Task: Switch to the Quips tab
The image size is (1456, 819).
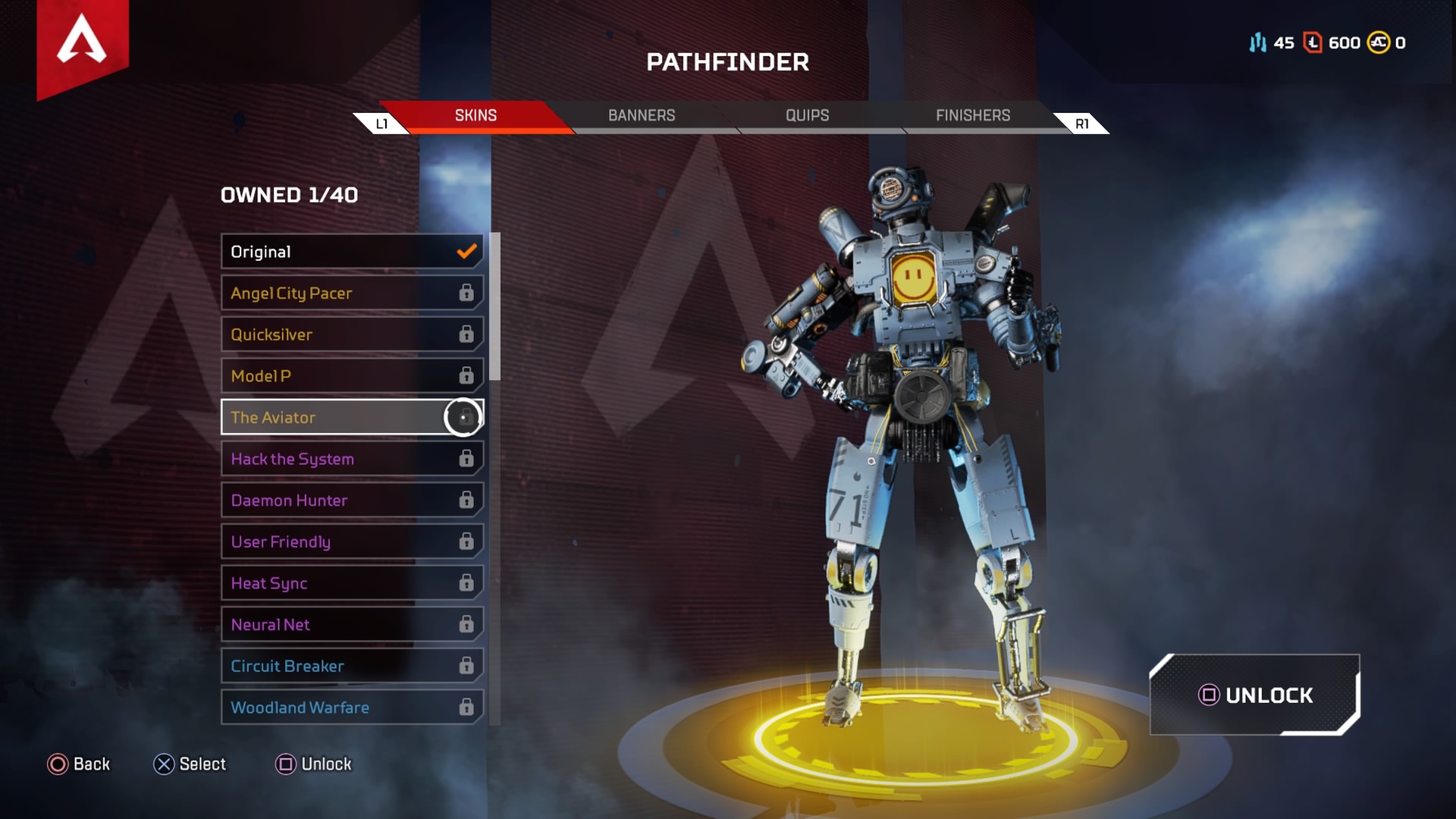Action: tap(807, 115)
